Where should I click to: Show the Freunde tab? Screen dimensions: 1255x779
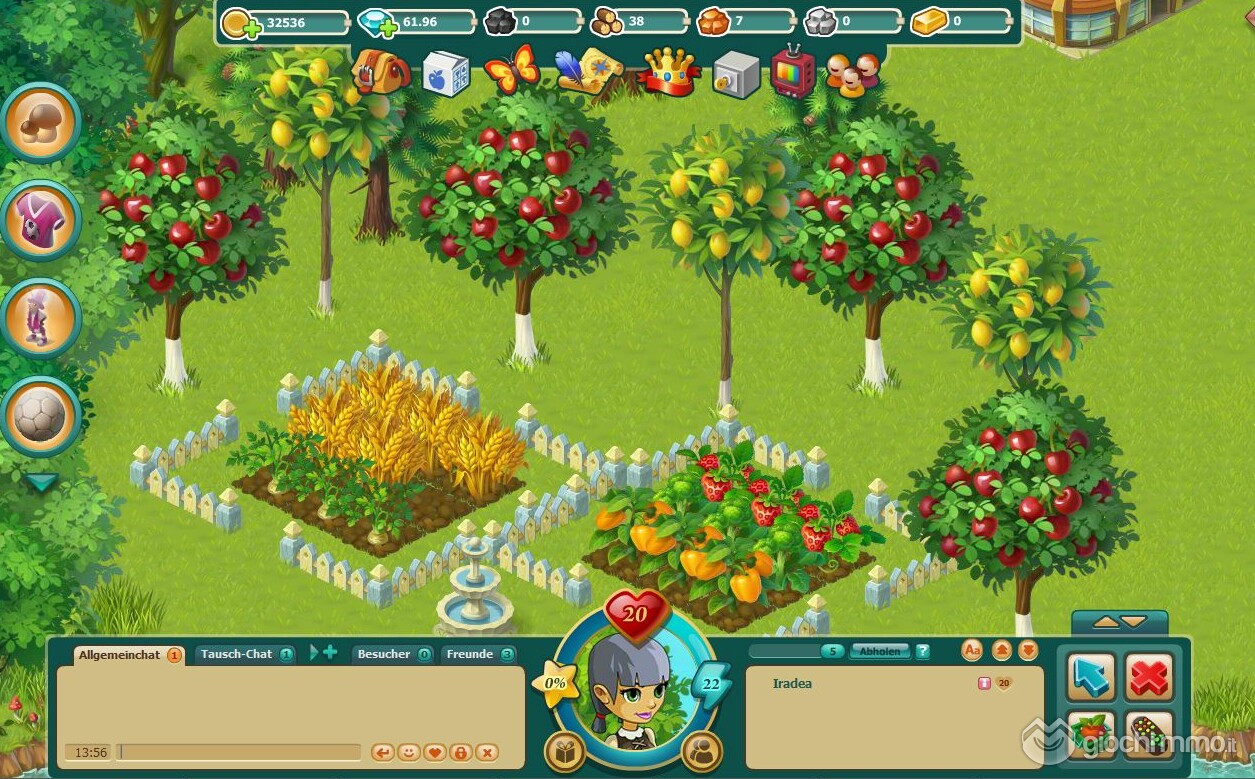point(471,654)
